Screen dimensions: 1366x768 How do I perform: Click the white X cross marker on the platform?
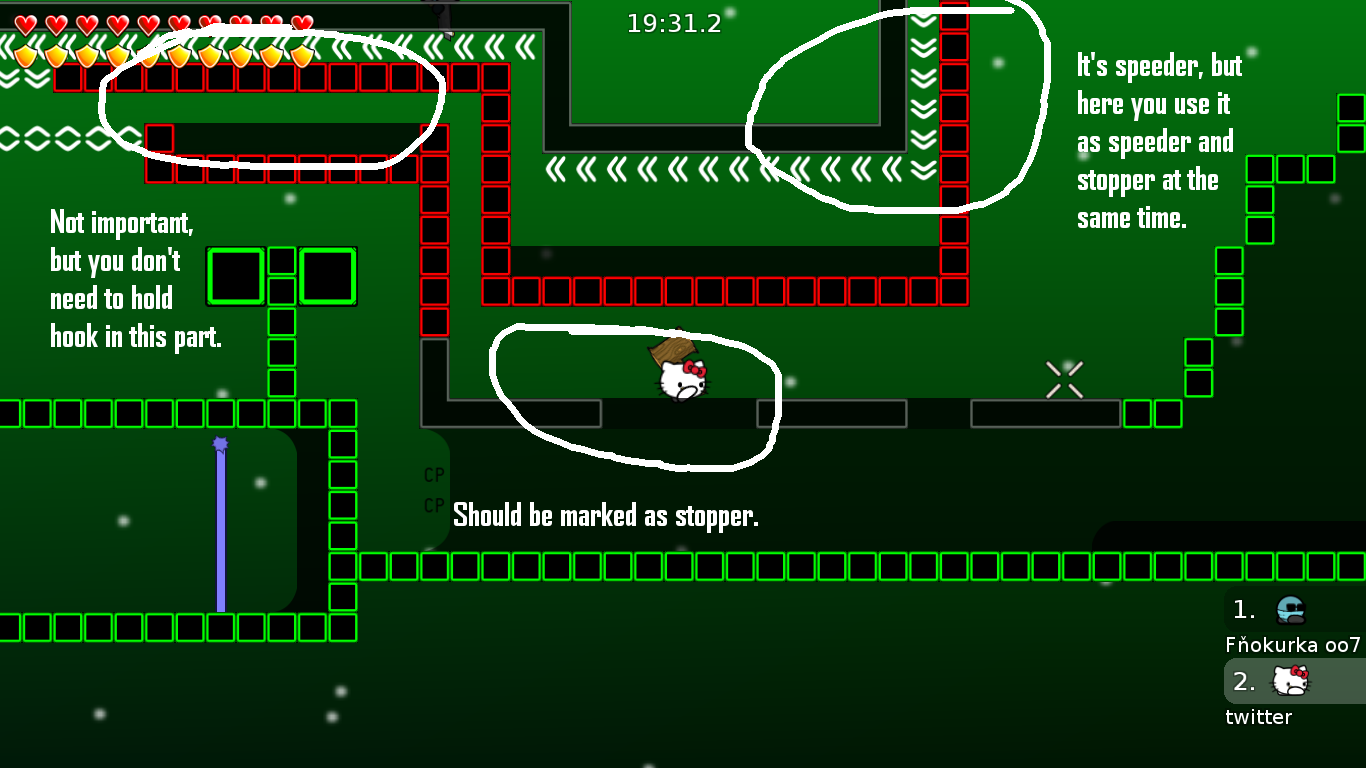pyautogui.click(x=1064, y=378)
